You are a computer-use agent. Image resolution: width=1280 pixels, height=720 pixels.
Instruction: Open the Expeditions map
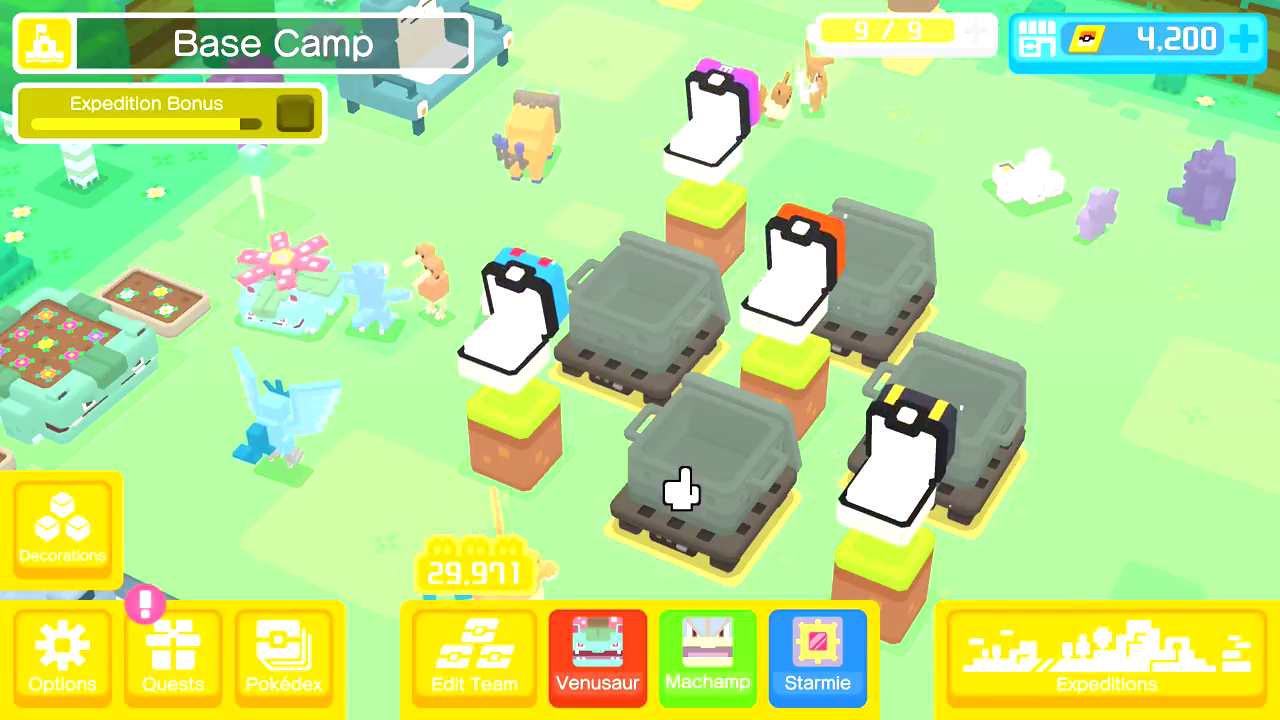(x=1105, y=657)
